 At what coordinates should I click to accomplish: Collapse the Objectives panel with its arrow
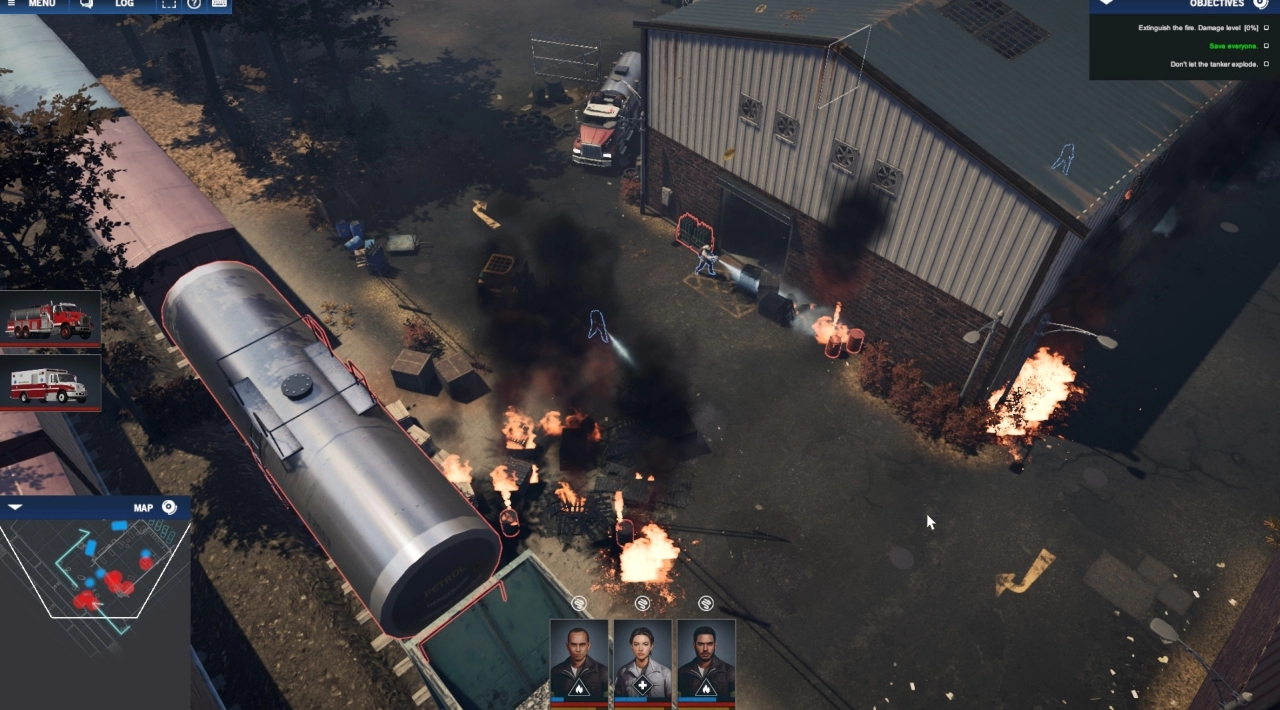pyautogui.click(x=1105, y=3)
